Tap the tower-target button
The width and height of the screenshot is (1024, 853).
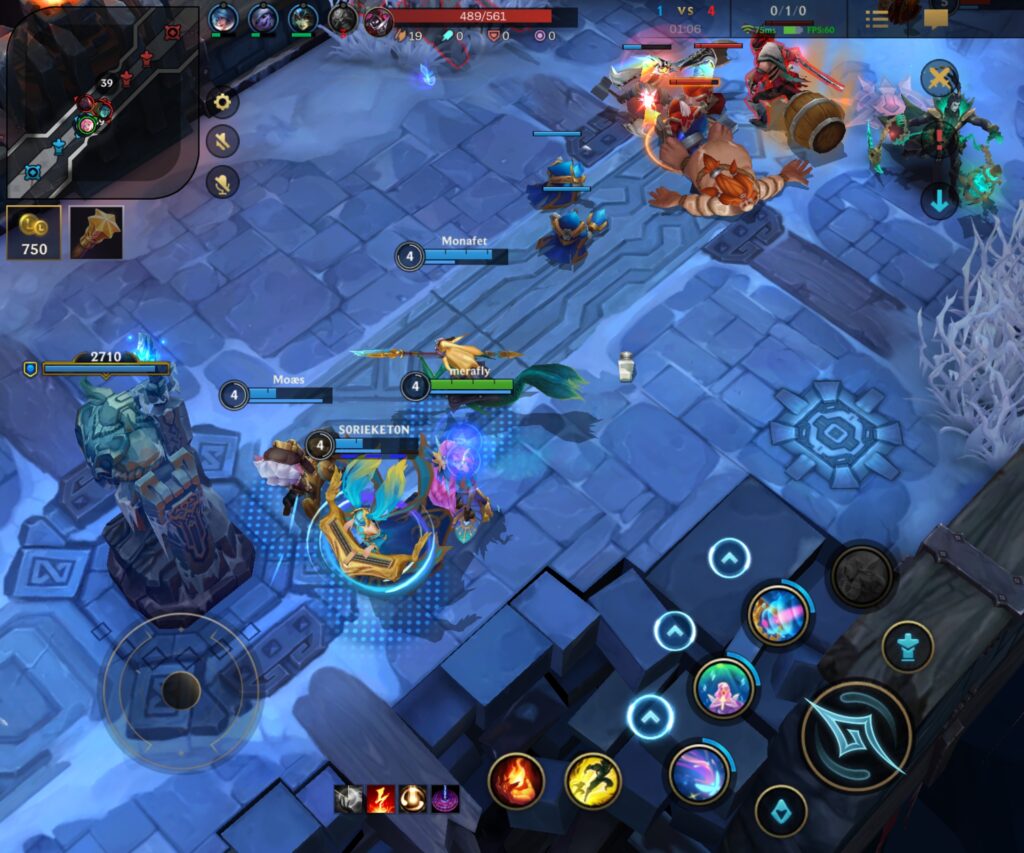(x=907, y=646)
